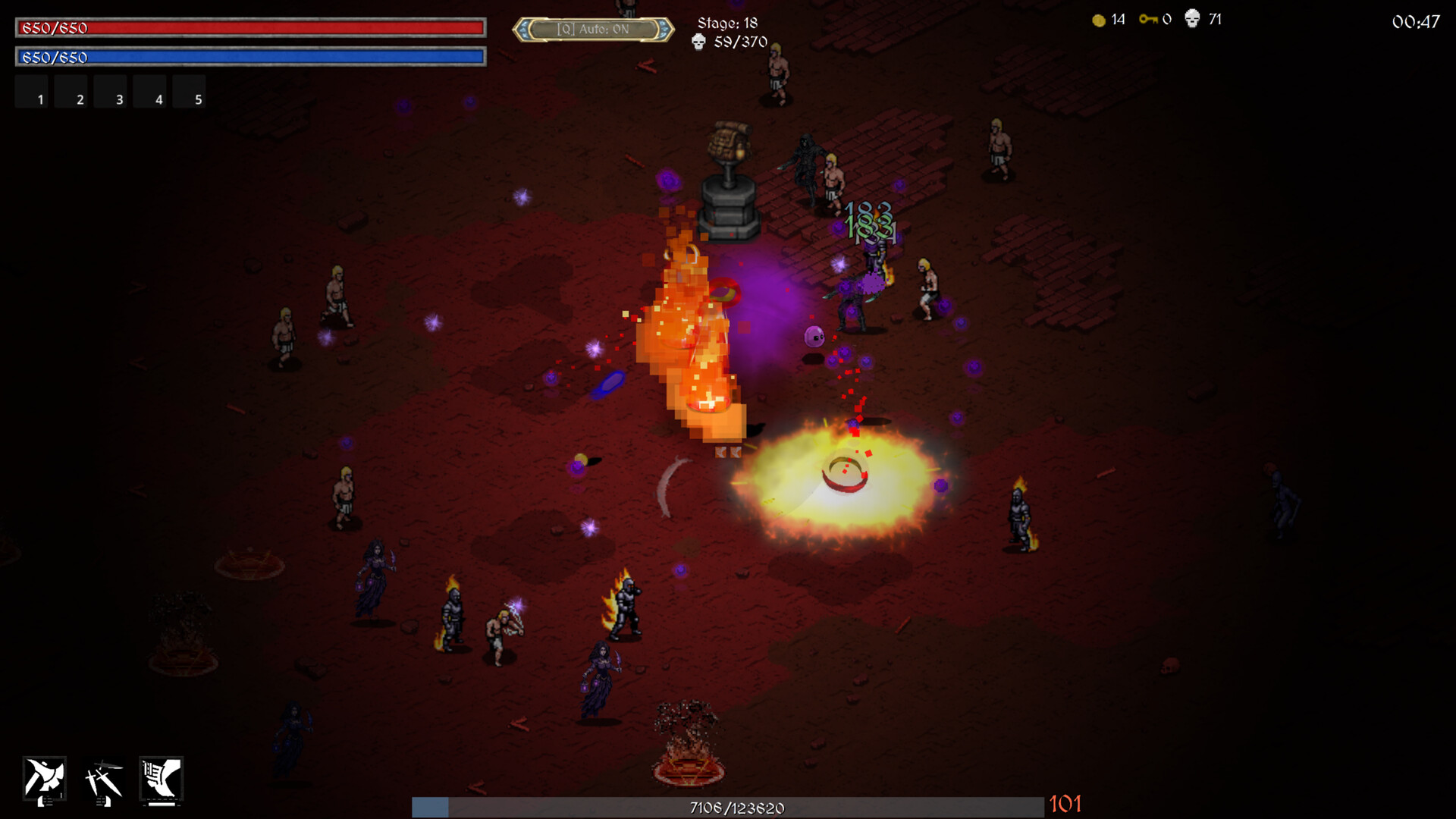
Task: Expand hotbar slot 1
Action: (x=31, y=91)
